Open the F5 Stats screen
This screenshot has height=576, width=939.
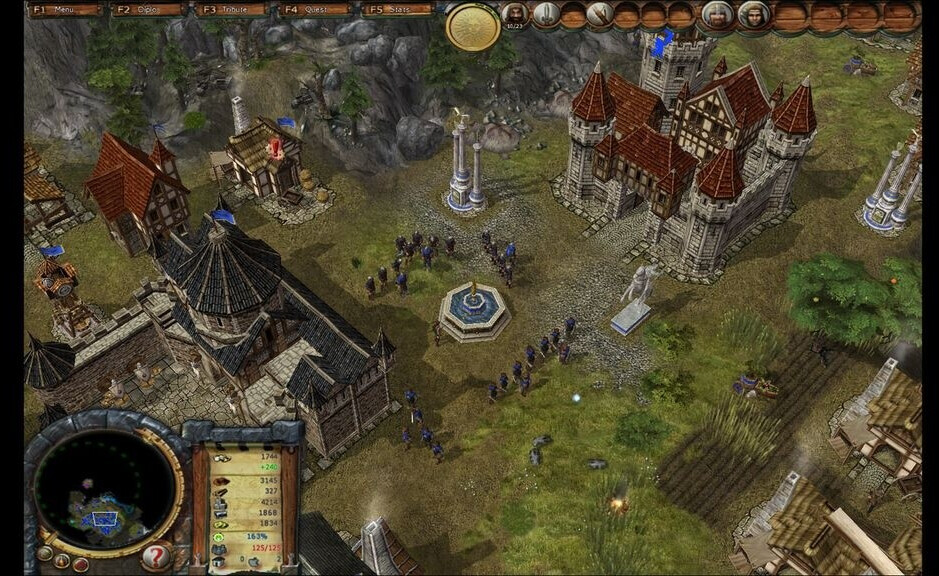pyautogui.click(x=398, y=10)
